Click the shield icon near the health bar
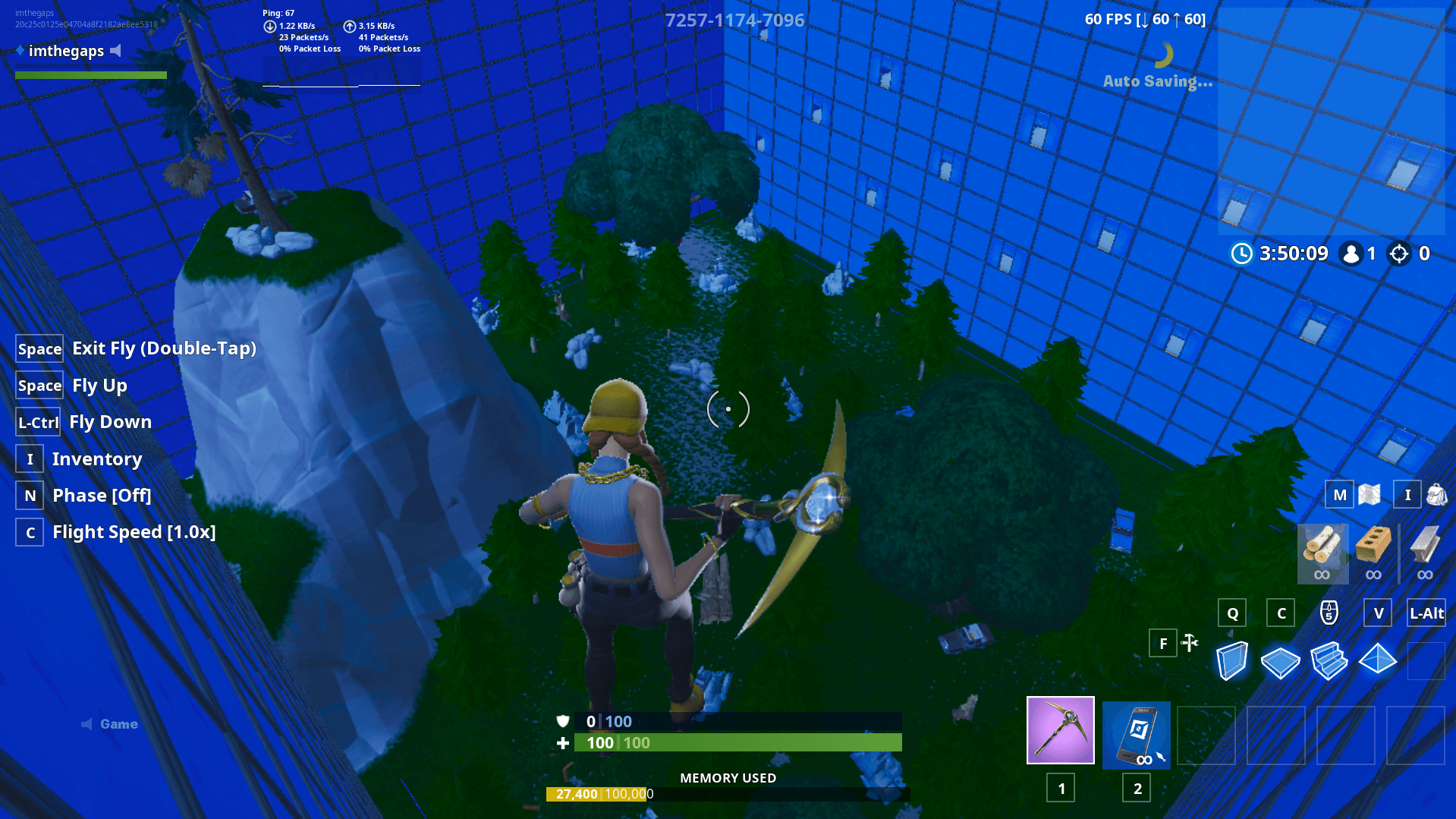This screenshot has width=1456, height=819. (x=562, y=722)
